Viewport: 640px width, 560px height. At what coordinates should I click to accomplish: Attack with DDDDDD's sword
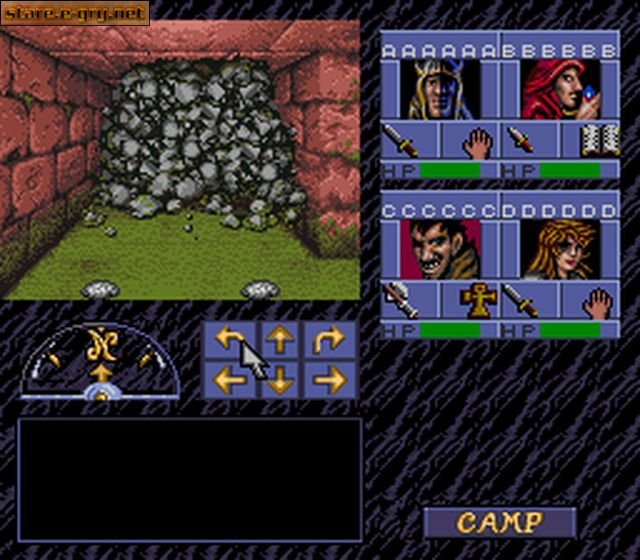pyautogui.click(x=521, y=299)
